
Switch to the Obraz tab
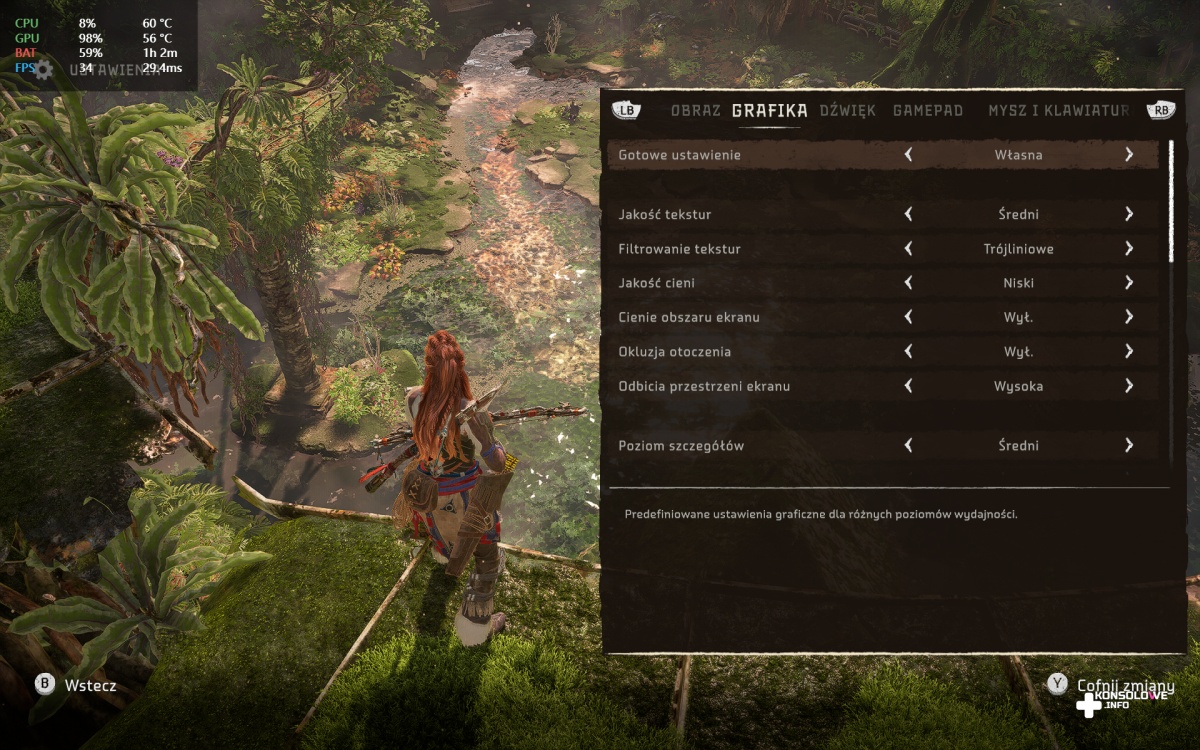pos(695,111)
